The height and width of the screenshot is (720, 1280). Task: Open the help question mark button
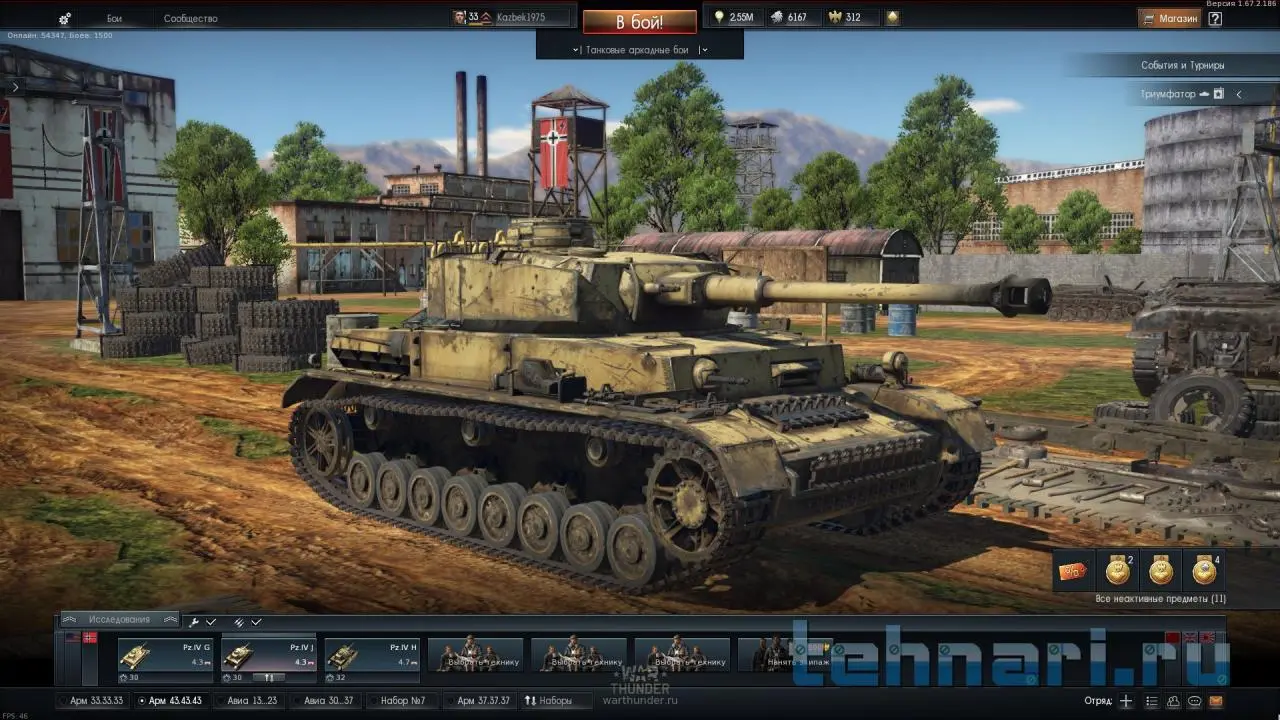point(1215,18)
